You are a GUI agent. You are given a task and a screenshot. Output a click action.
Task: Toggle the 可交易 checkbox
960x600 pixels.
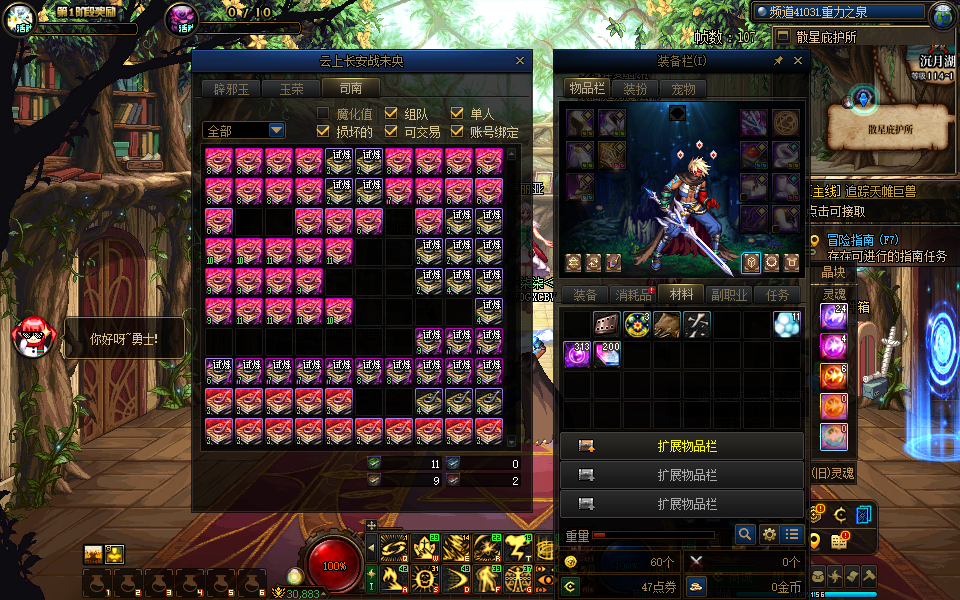click(391, 131)
